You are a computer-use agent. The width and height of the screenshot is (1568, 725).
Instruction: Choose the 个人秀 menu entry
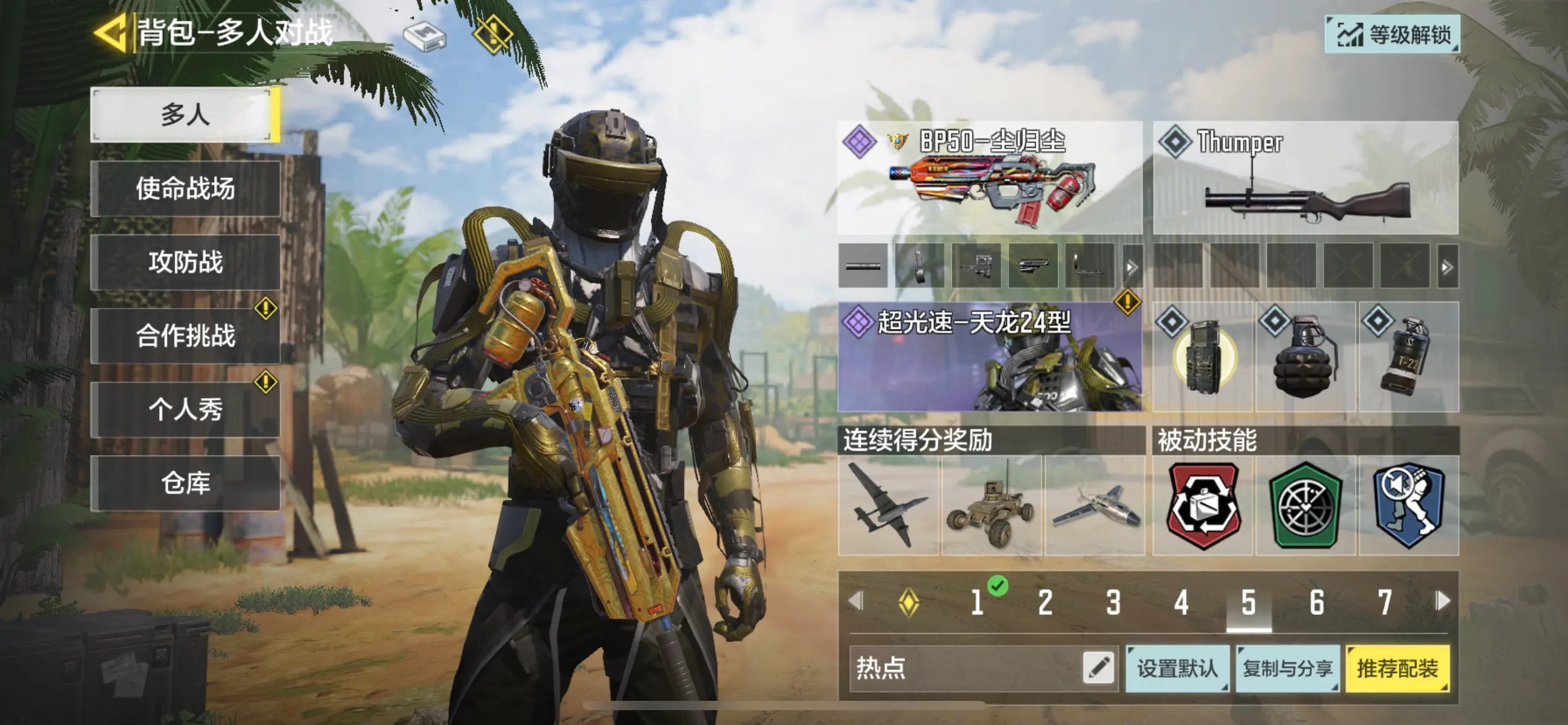point(185,410)
